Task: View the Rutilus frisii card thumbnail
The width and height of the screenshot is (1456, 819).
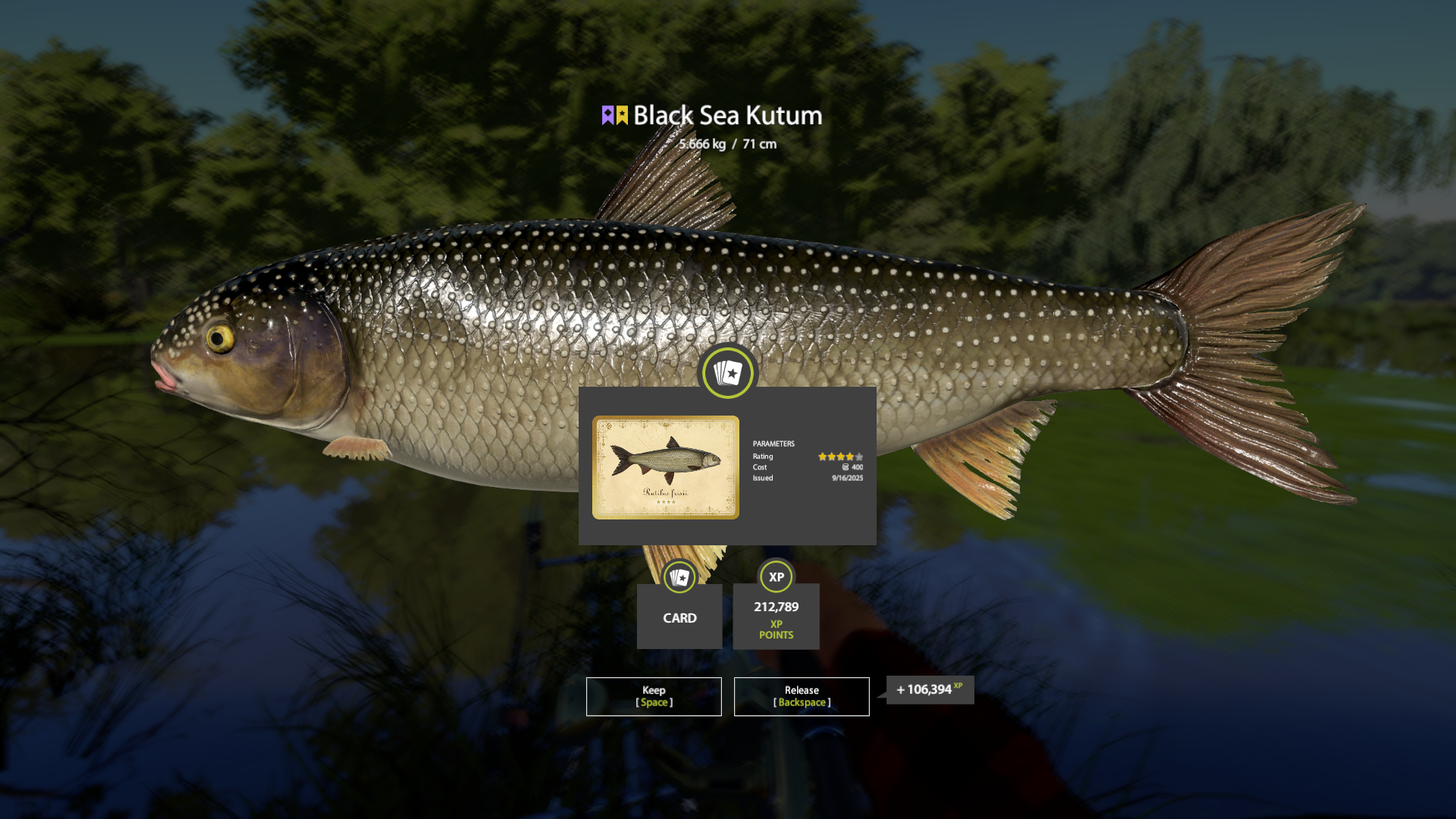Action: click(665, 467)
